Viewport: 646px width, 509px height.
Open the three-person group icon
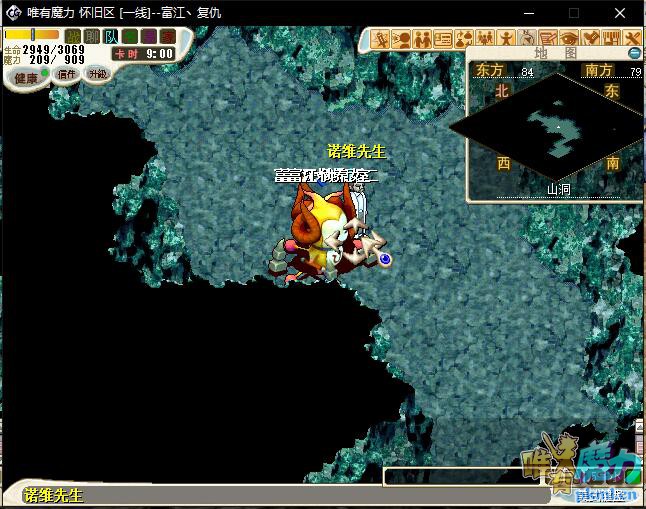[x=485, y=39]
